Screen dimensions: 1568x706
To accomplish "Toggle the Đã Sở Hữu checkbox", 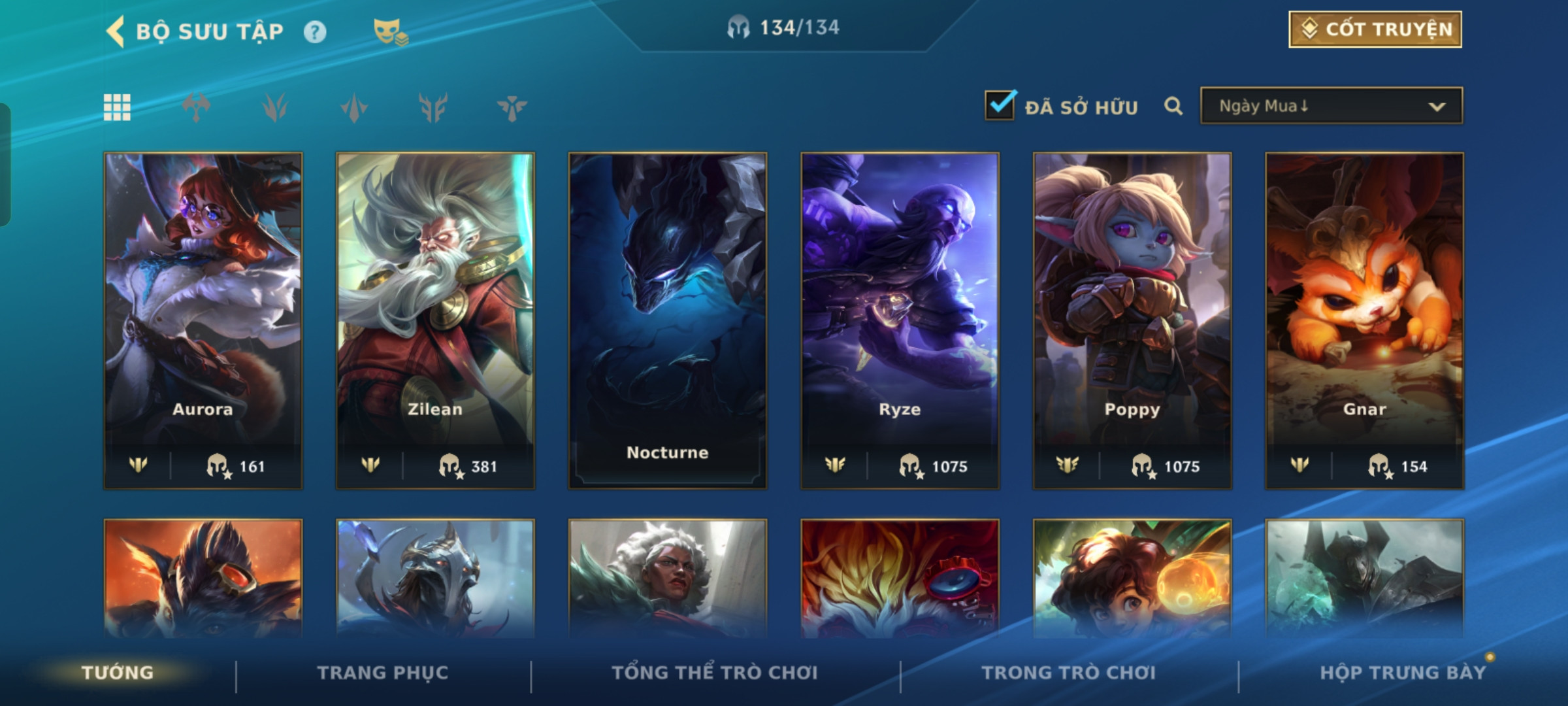I will coord(1000,106).
